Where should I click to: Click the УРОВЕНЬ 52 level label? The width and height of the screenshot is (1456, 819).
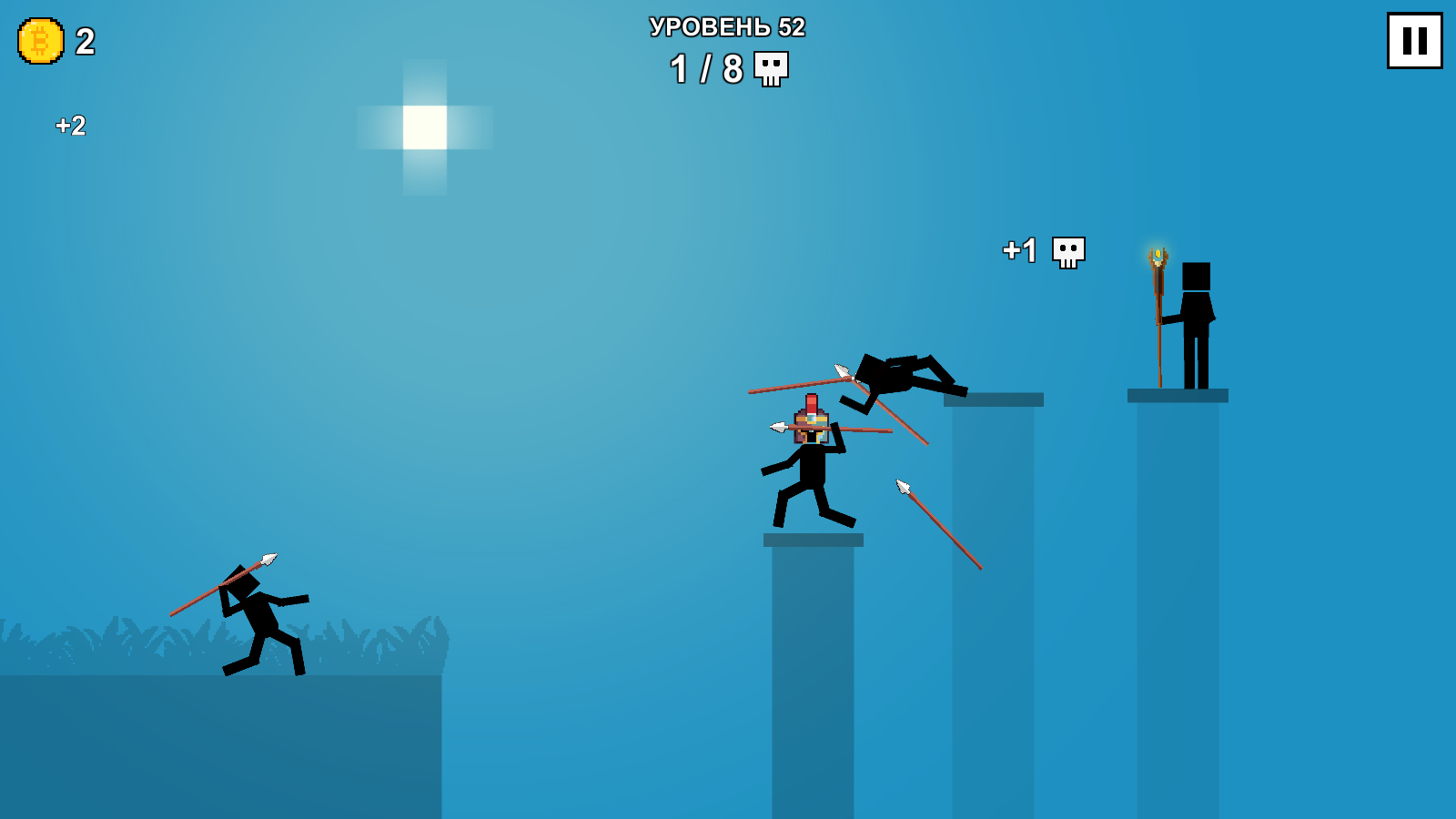[725, 28]
